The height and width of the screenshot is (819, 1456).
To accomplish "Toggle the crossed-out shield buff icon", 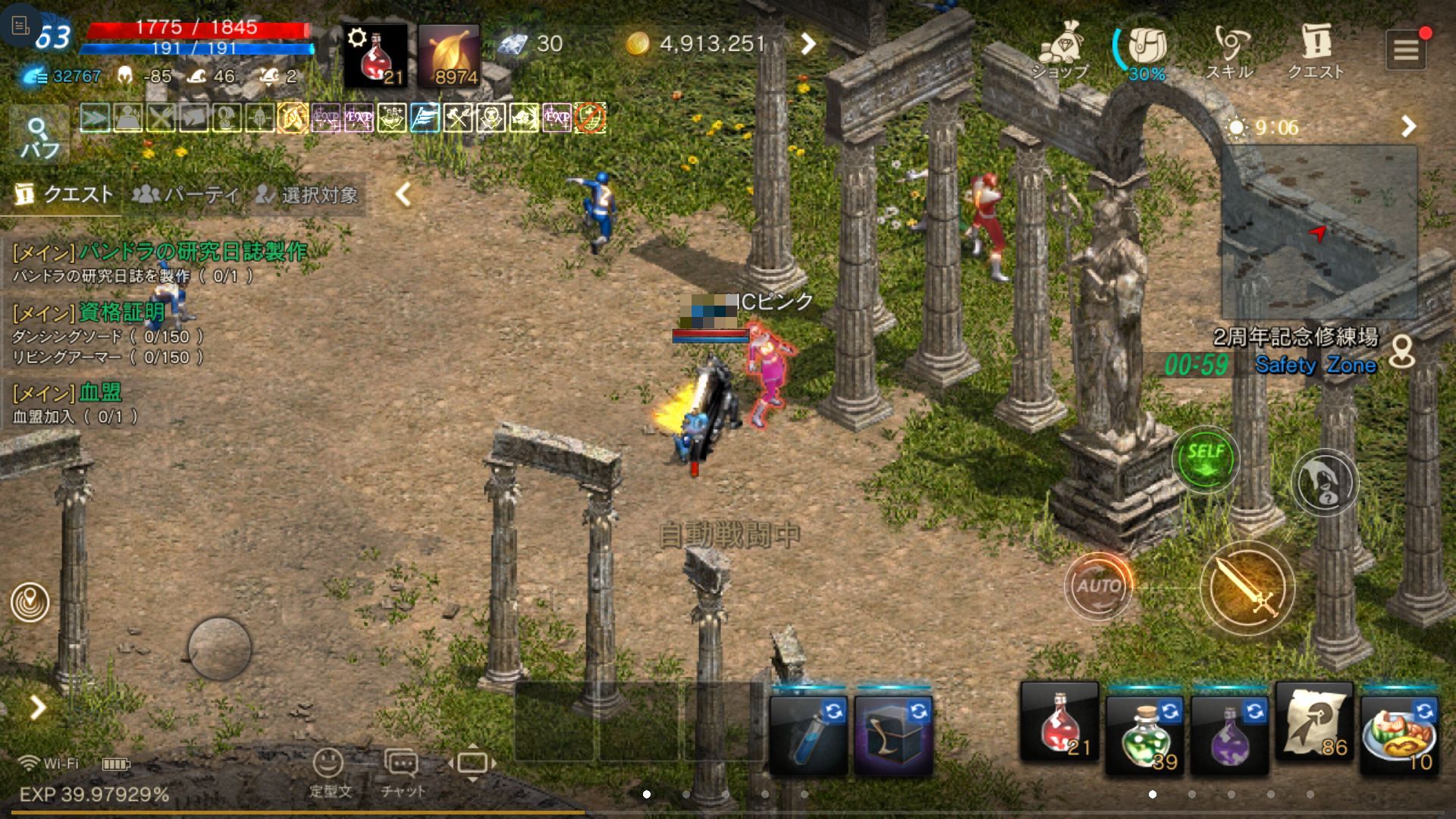I will 590,118.
